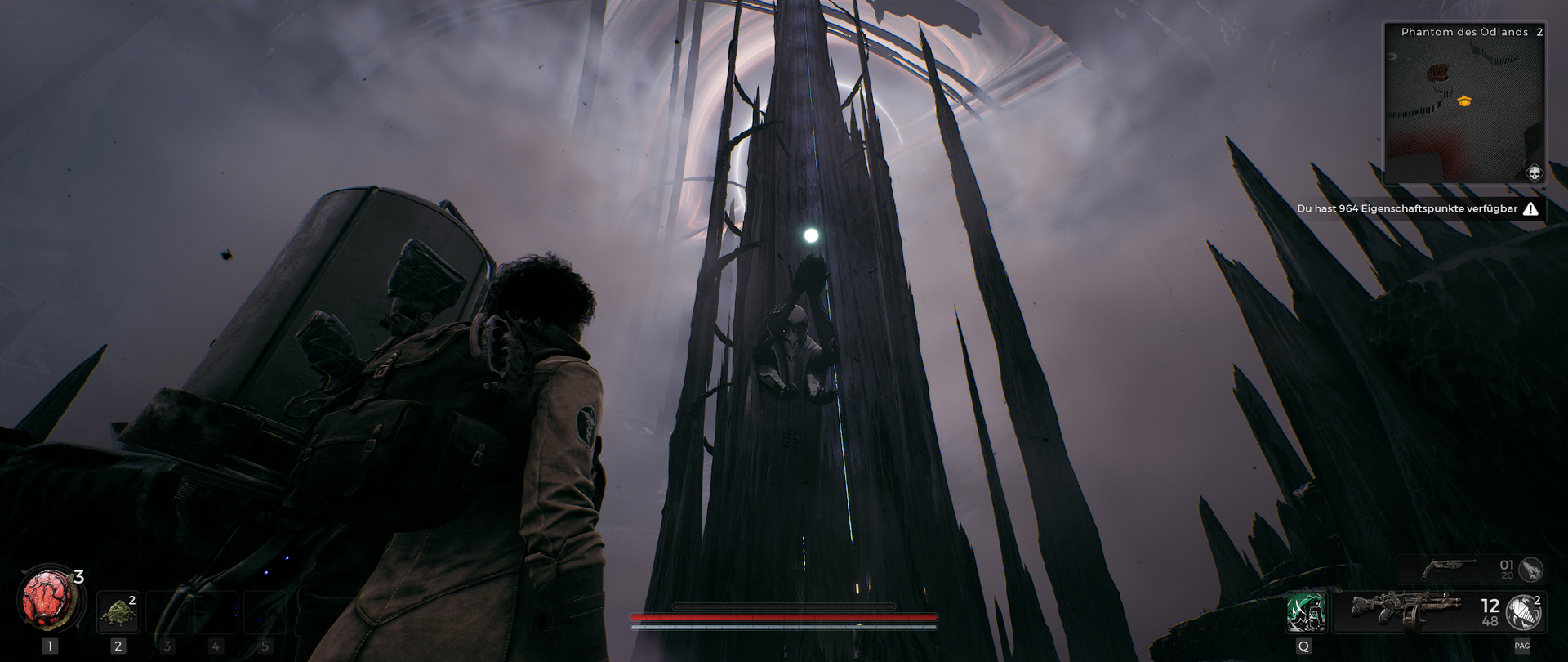Image resolution: width=1568 pixels, height=662 pixels.
Task: Open the relic charge counter showing 3
Action: [x=79, y=577]
